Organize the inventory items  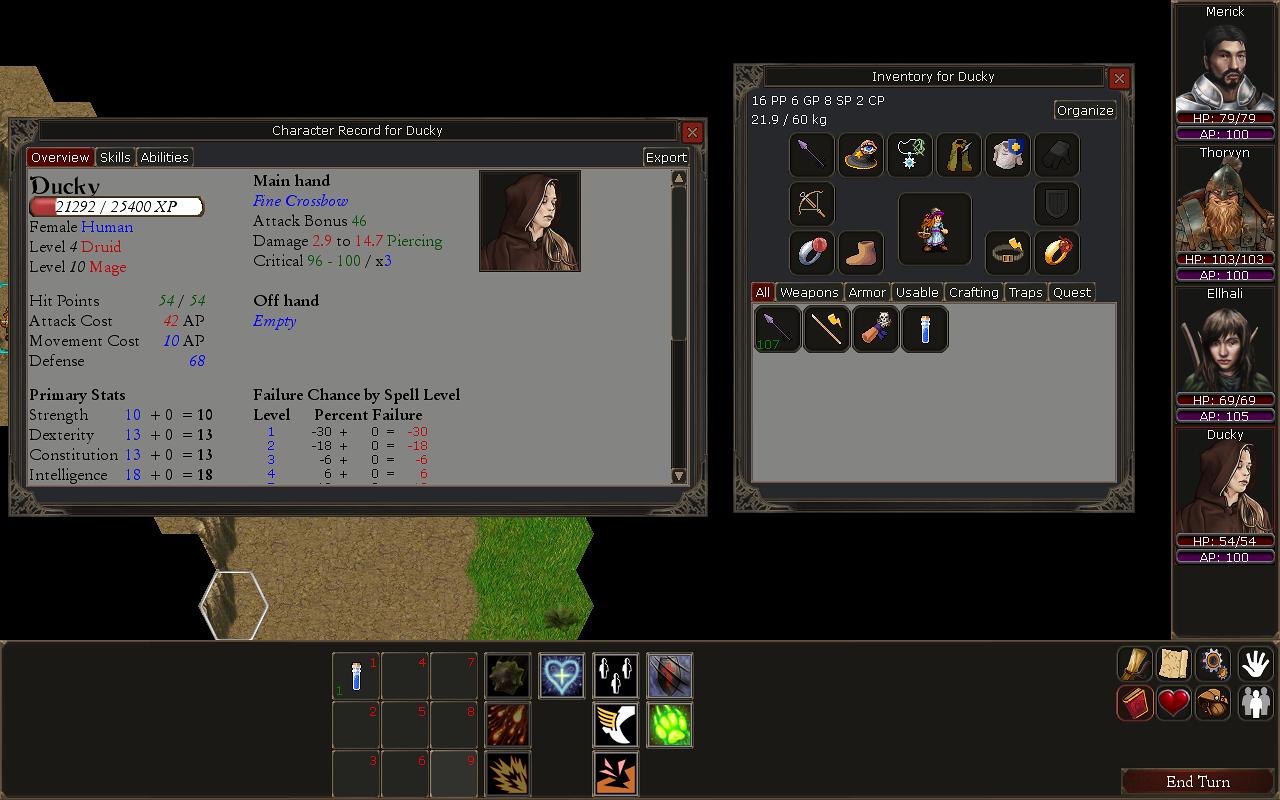(x=1085, y=110)
